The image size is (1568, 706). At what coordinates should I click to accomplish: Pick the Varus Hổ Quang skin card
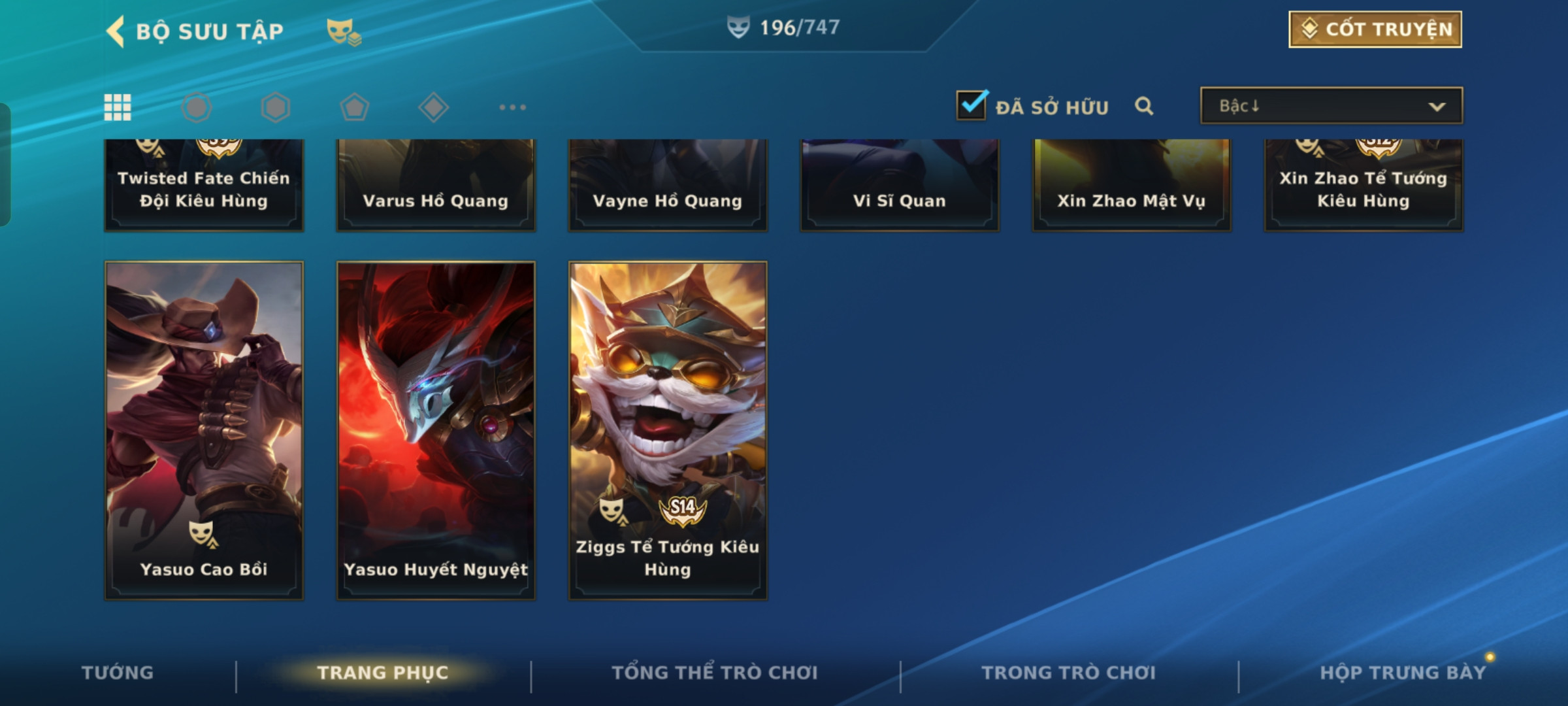click(436, 186)
